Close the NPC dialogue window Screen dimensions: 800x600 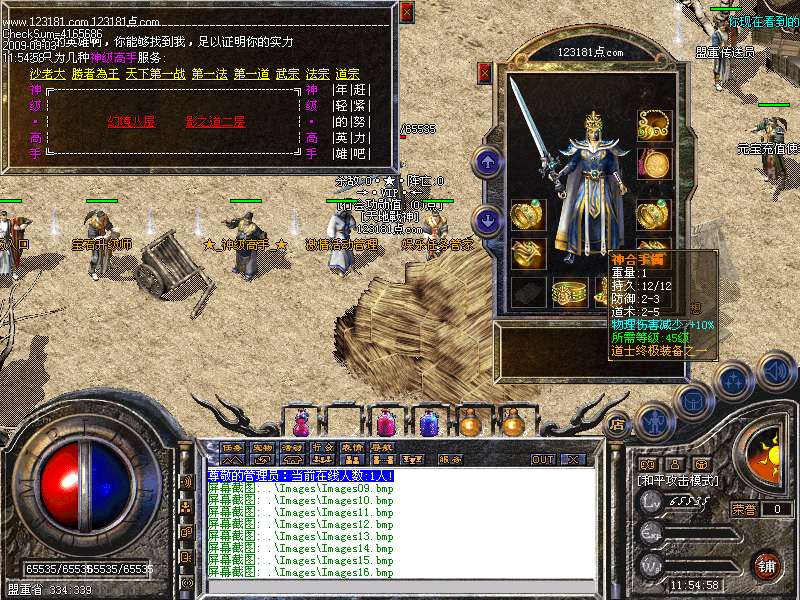[x=406, y=12]
